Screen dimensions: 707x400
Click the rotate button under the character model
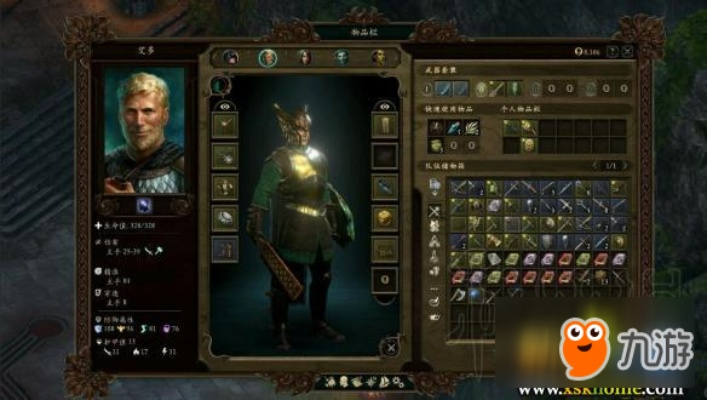click(389, 345)
